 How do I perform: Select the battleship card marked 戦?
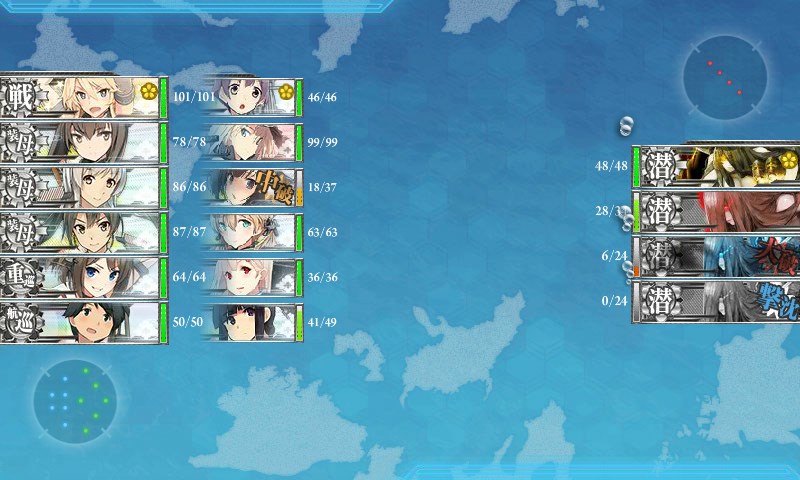80,97
